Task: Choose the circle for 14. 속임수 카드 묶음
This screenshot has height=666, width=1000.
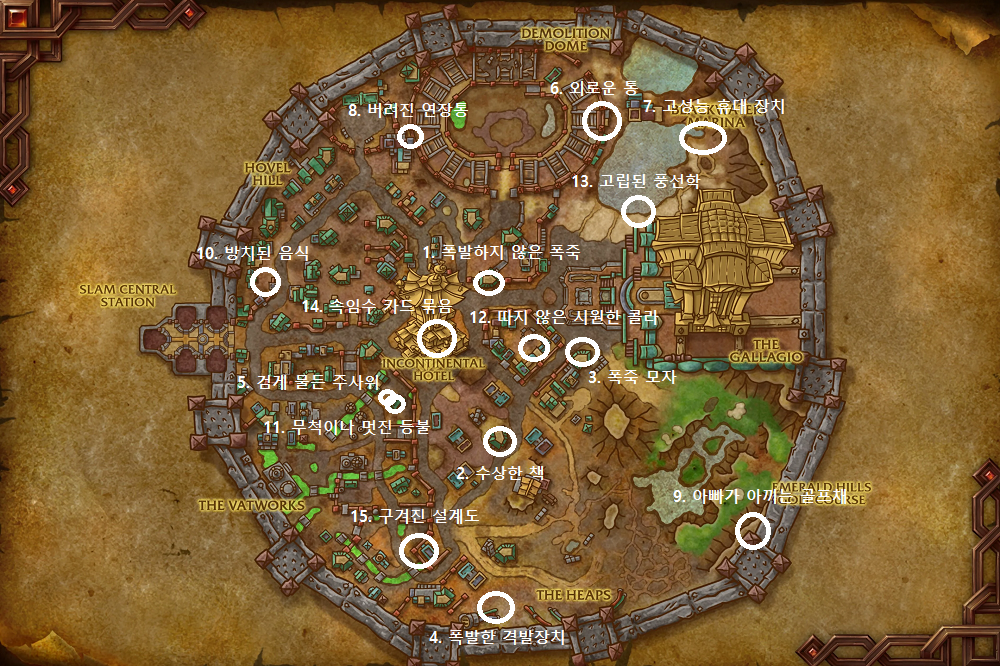Action: (x=436, y=338)
